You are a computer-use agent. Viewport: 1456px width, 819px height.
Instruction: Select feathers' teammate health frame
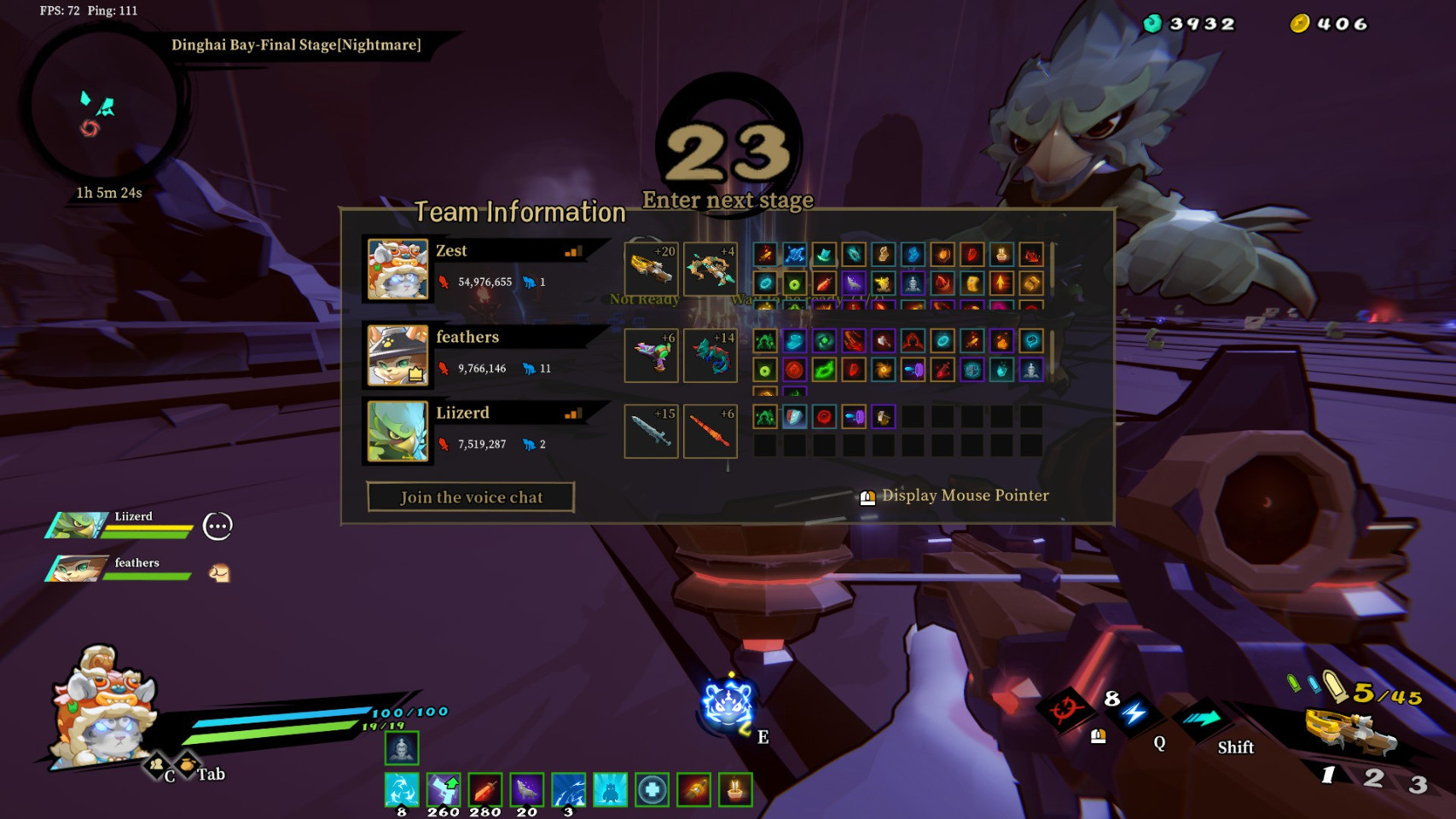pyautogui.click(x=119, y=569)
